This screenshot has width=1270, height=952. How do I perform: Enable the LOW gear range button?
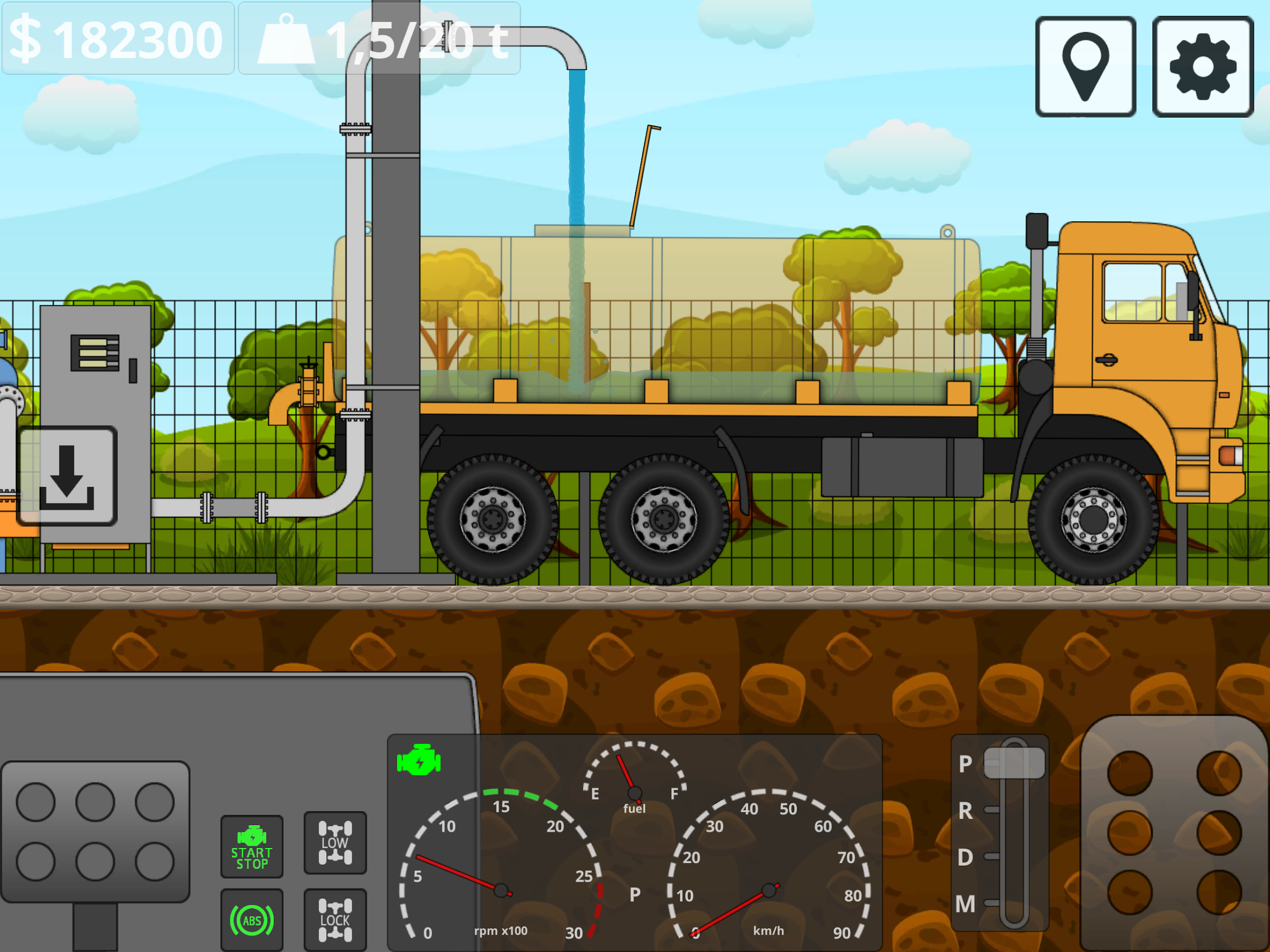click(x=335, y=842)
